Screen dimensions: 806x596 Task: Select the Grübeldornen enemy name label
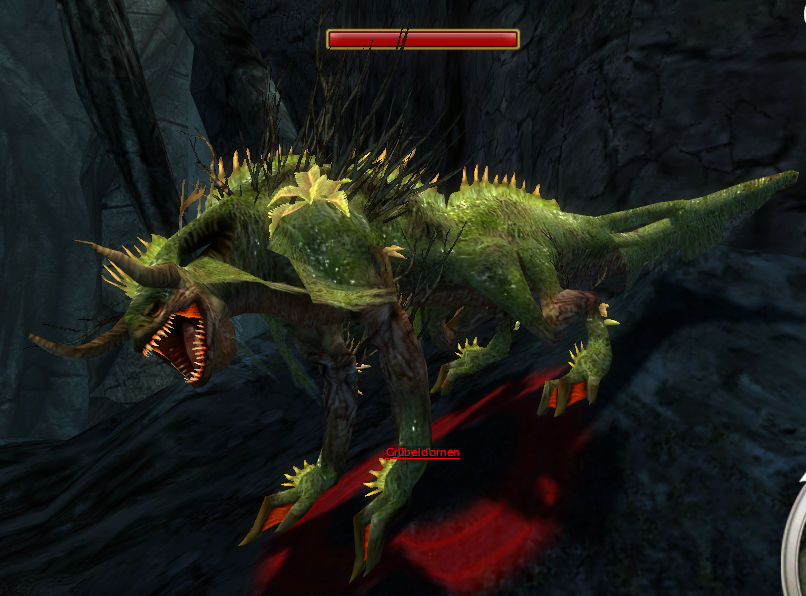423,453
